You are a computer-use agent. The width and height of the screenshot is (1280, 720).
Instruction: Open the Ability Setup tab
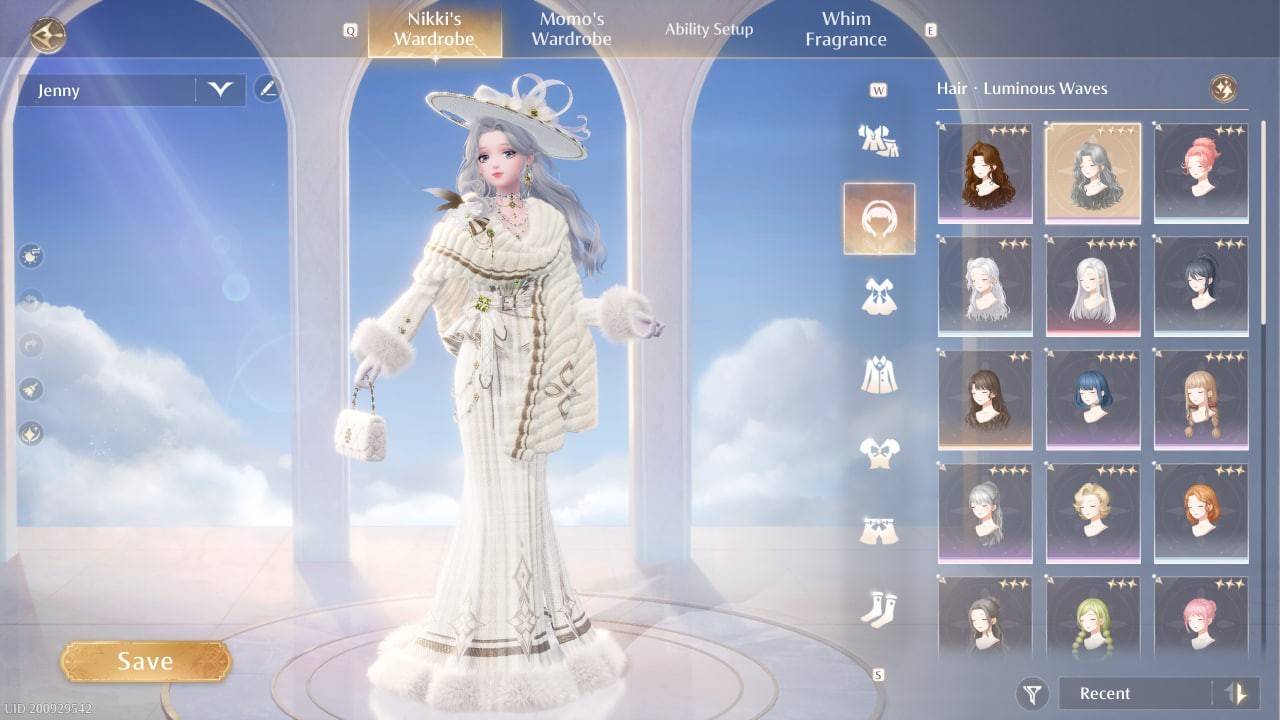pos(709,29)
